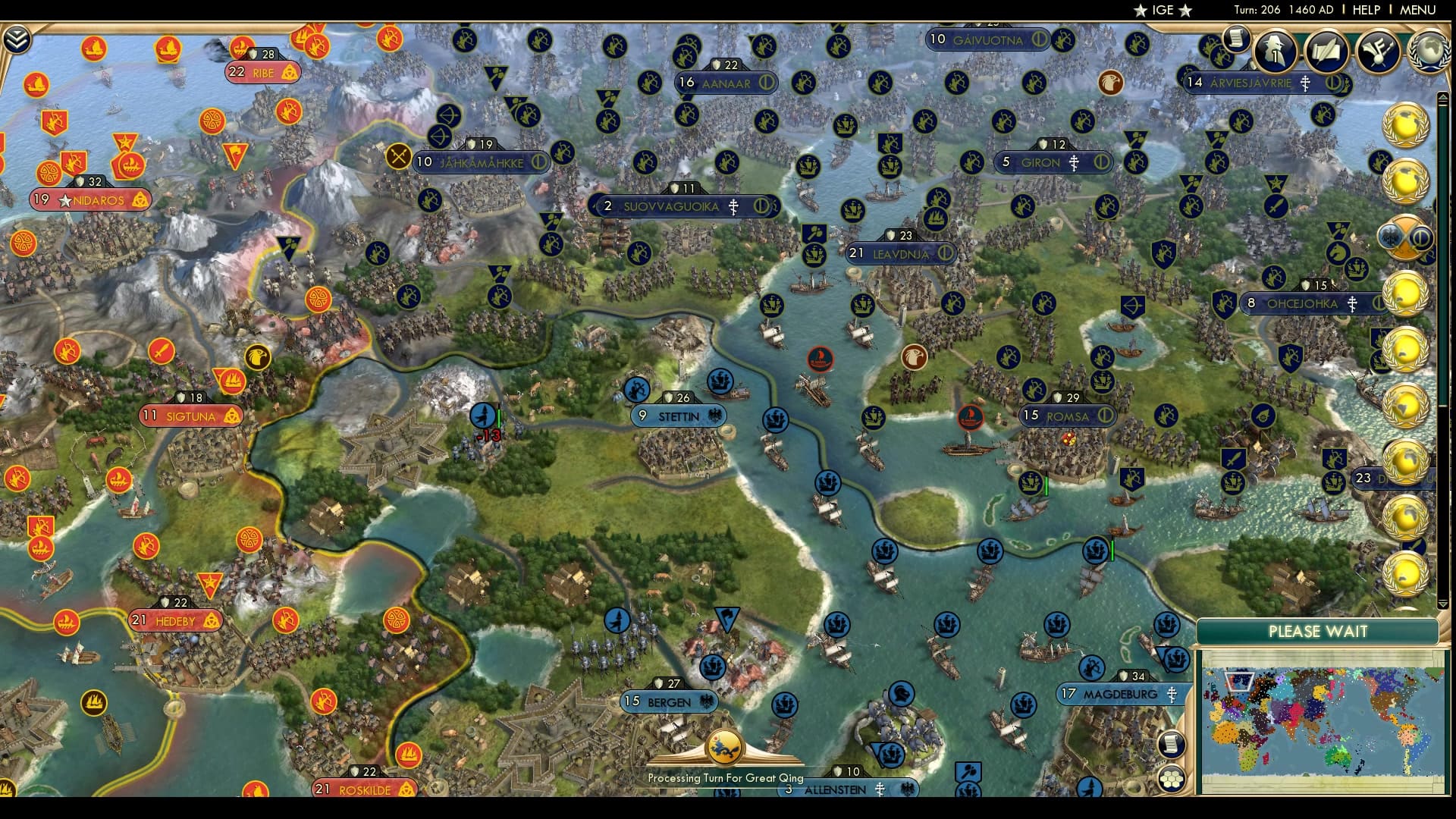
Task: Click HELP in the top bar
Action: coord(1365,11)
